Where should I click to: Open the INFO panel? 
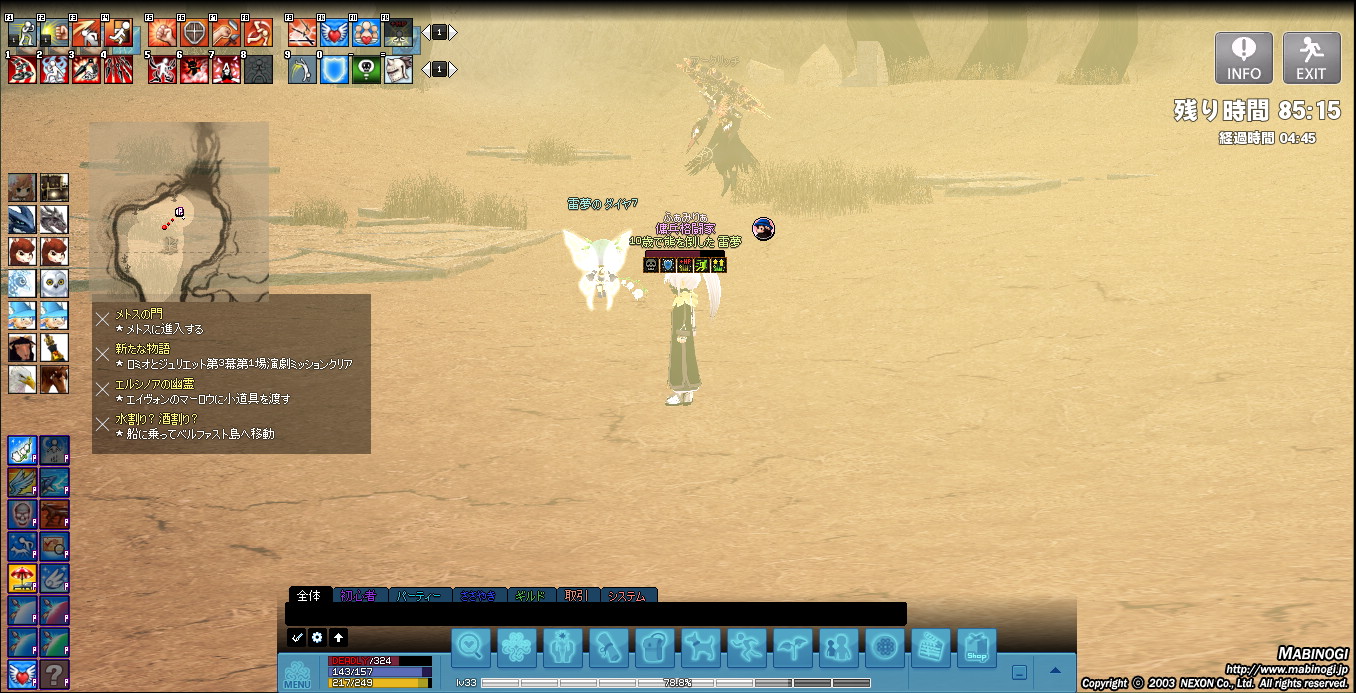coord(1244,58)
